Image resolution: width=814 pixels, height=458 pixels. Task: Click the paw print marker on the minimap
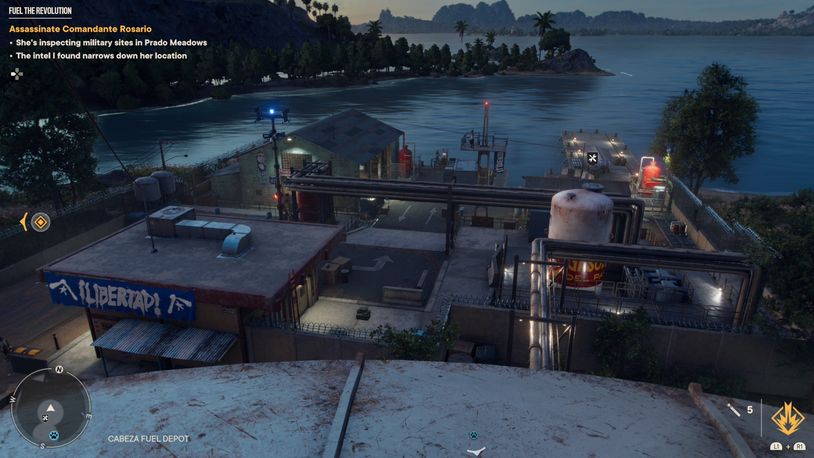(54, 434)
